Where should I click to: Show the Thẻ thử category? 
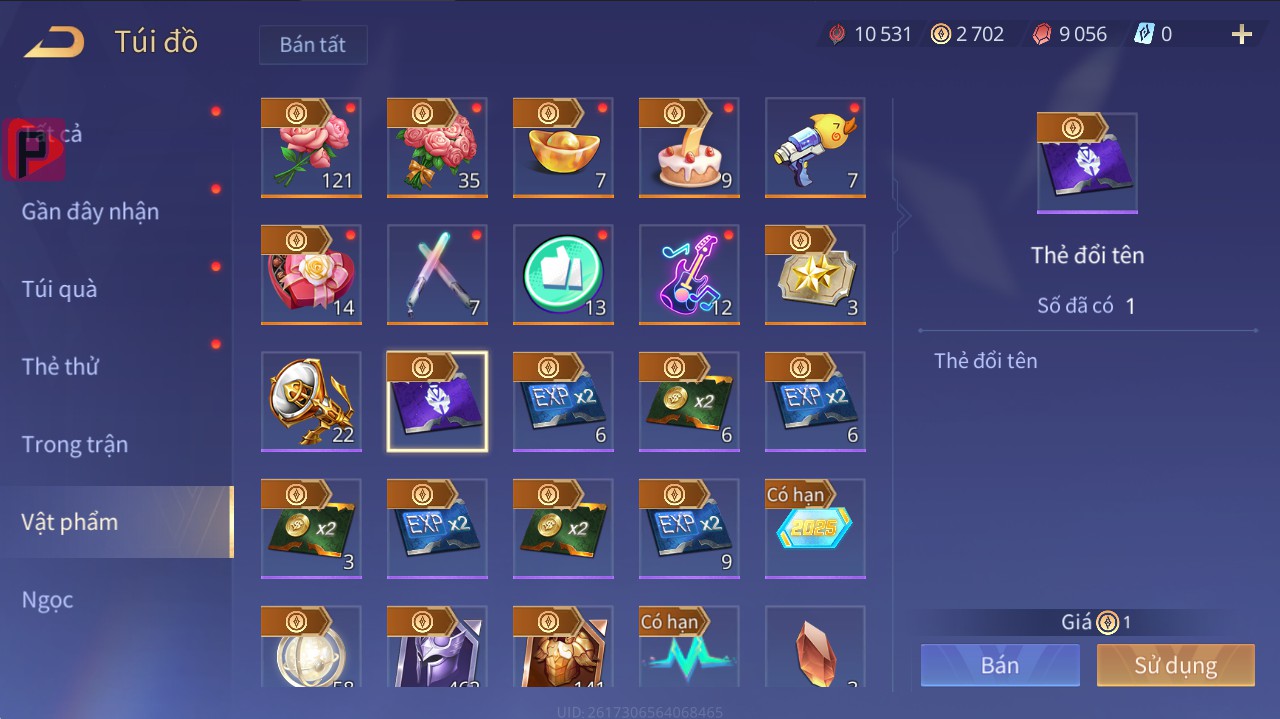coord(60,366)
